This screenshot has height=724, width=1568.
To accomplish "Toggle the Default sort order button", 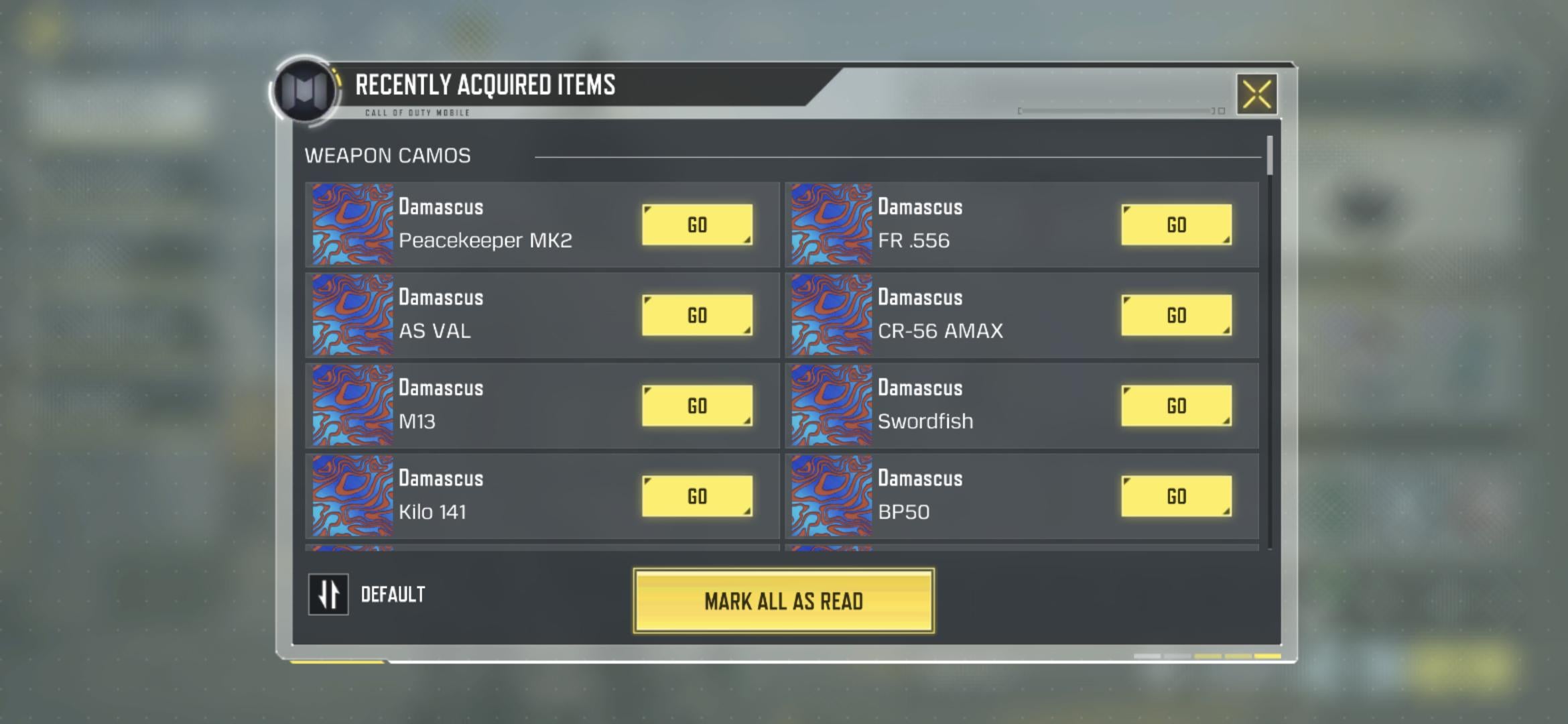I will 328,594.
